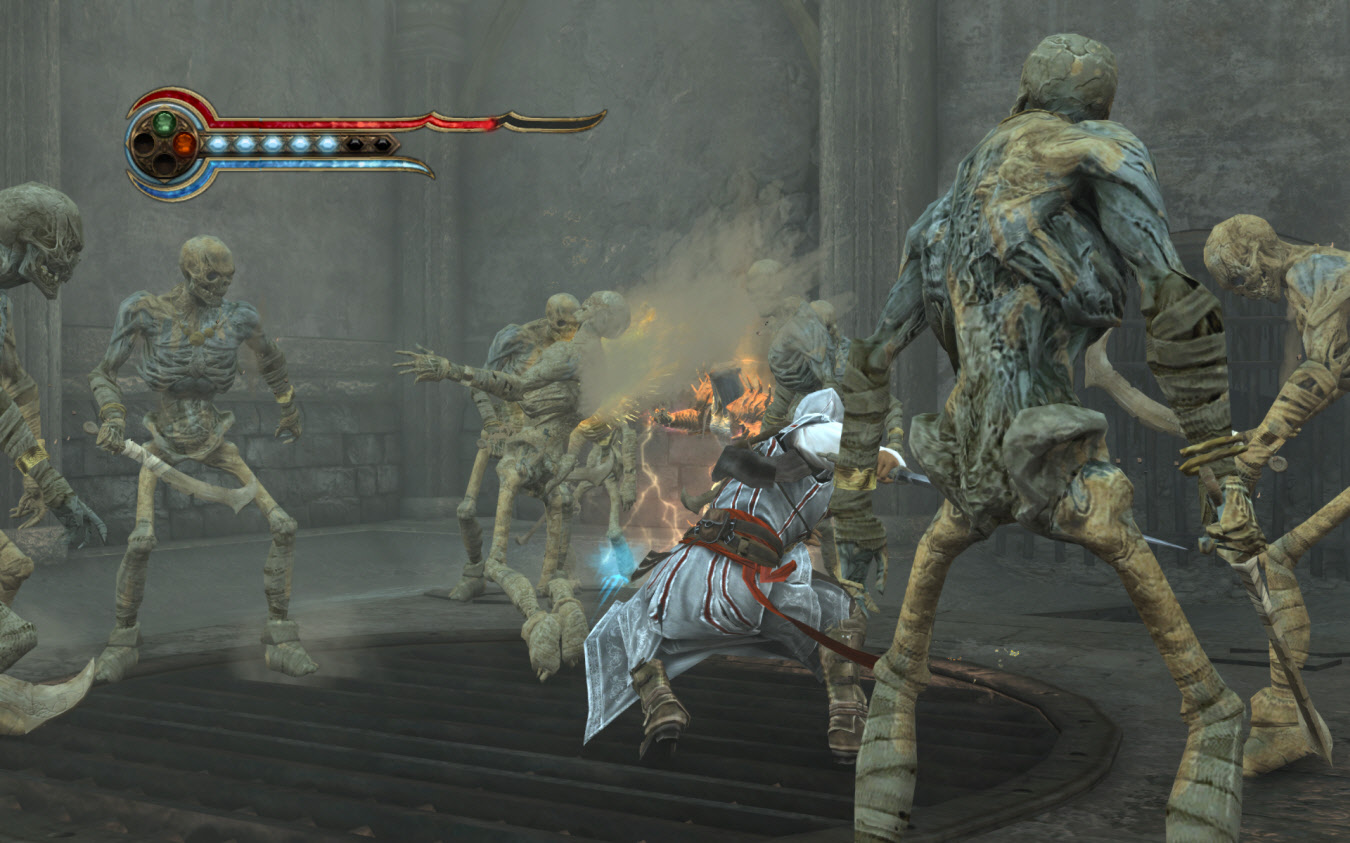Select the green power gem

pos(164,123)
